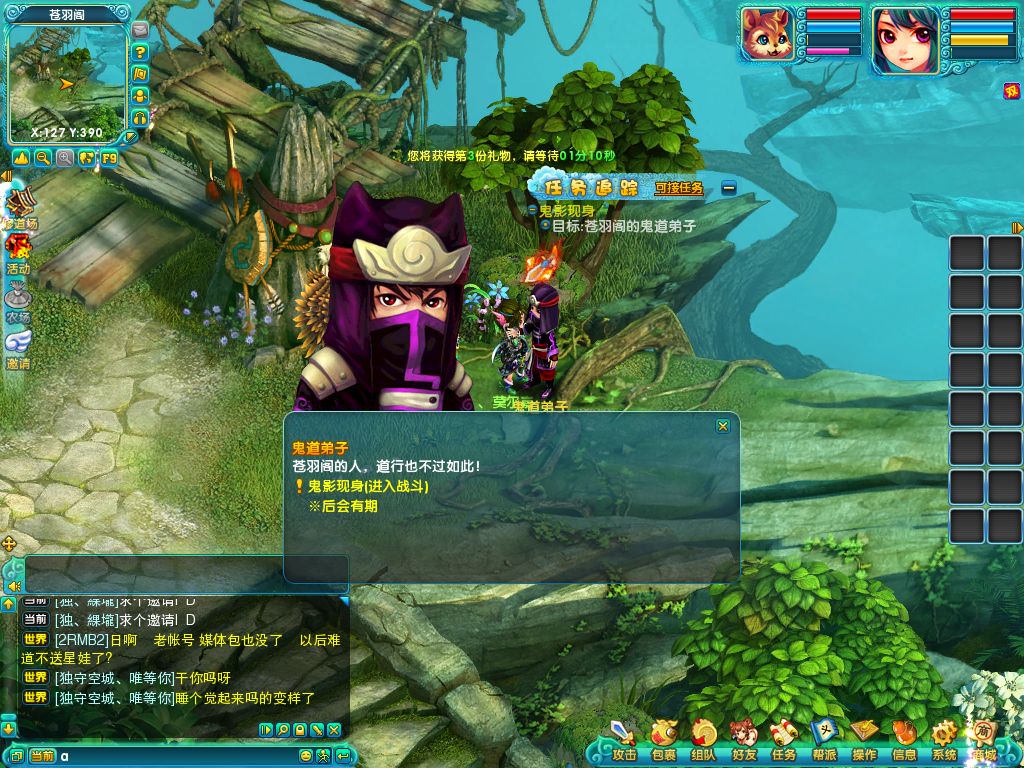Open the 好友 friends list

(x=744, y=741)
